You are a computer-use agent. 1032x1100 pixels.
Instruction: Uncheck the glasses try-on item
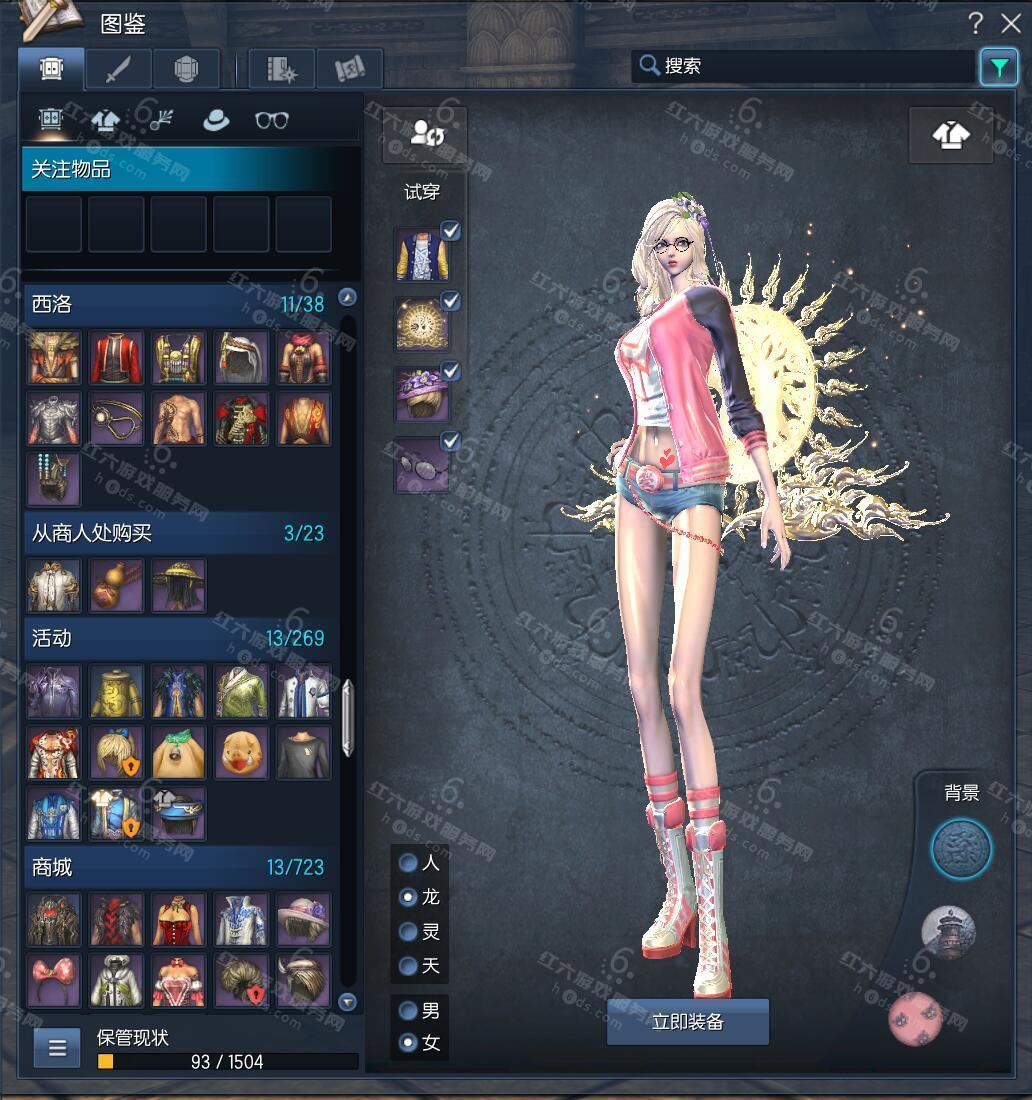451,441
